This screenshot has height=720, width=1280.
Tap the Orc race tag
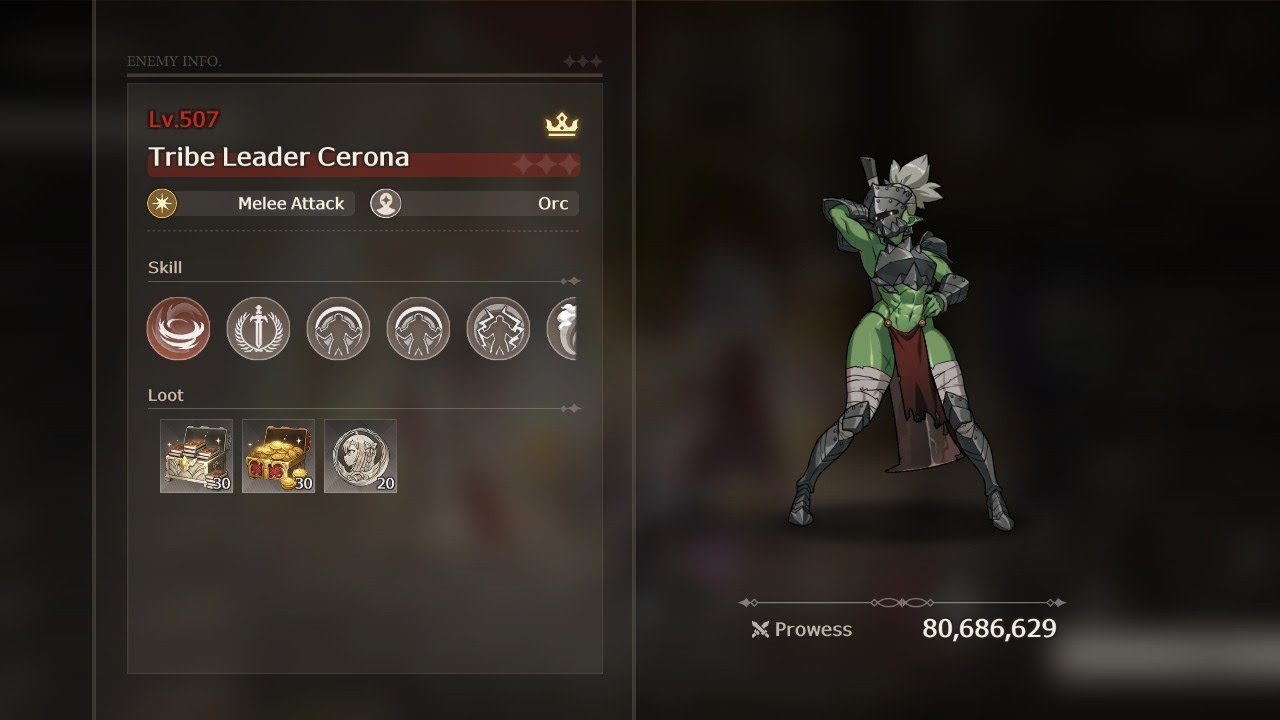point(474,203)
